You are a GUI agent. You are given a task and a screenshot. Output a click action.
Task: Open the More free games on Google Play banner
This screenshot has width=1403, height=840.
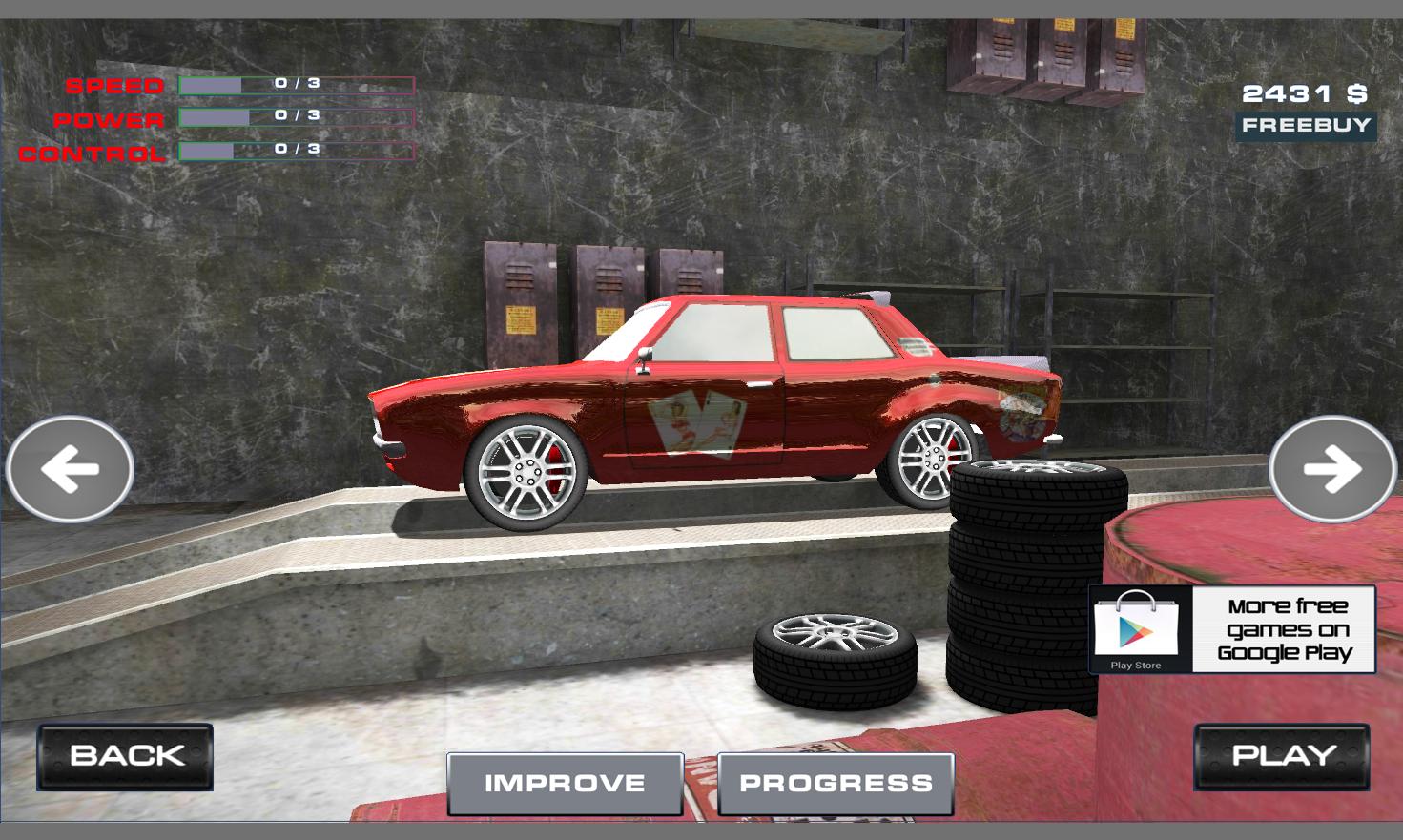click(x=1232, y=629)
